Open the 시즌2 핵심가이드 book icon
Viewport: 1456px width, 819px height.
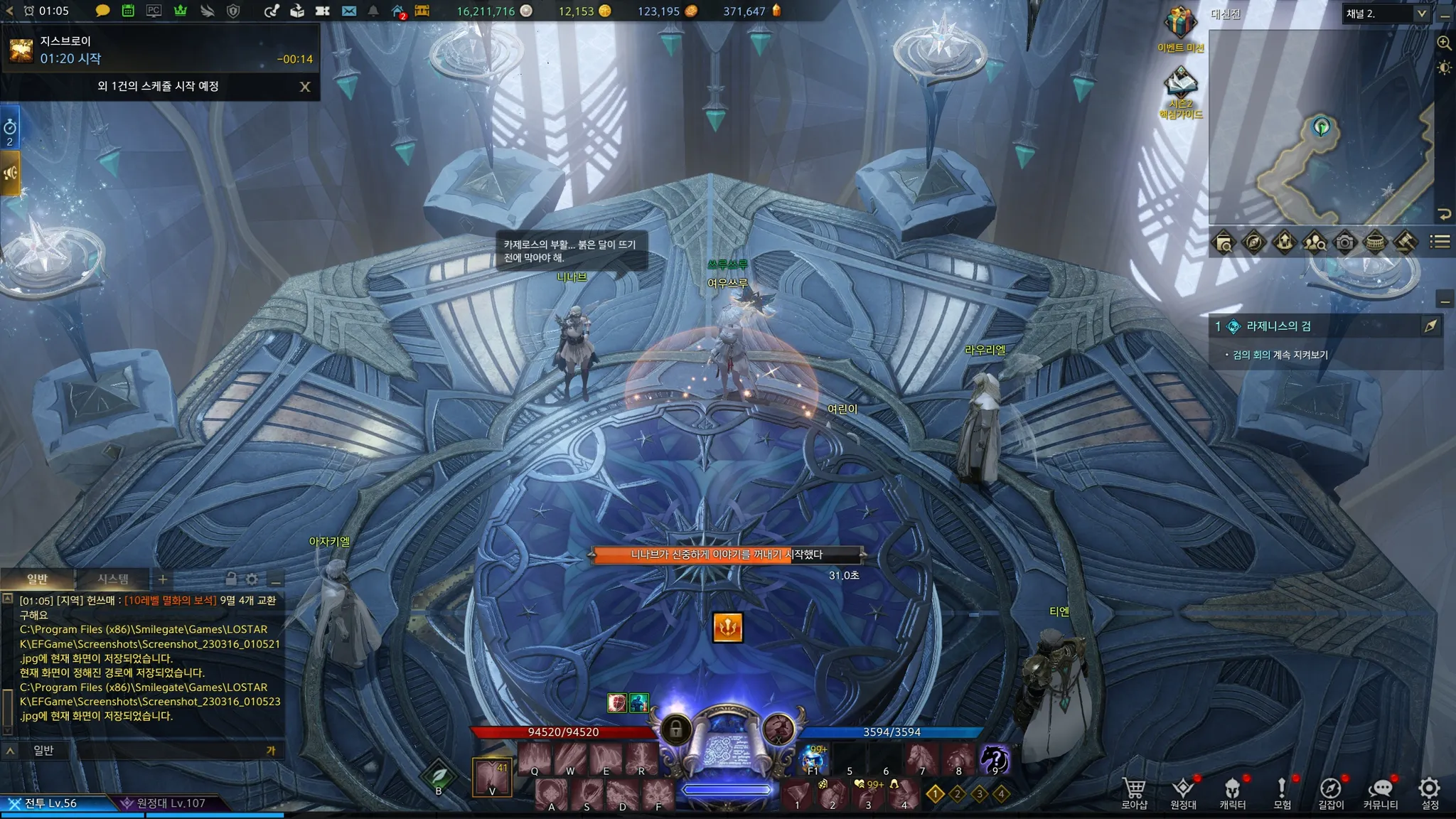pyautogui.click(x=1180, y=84)
